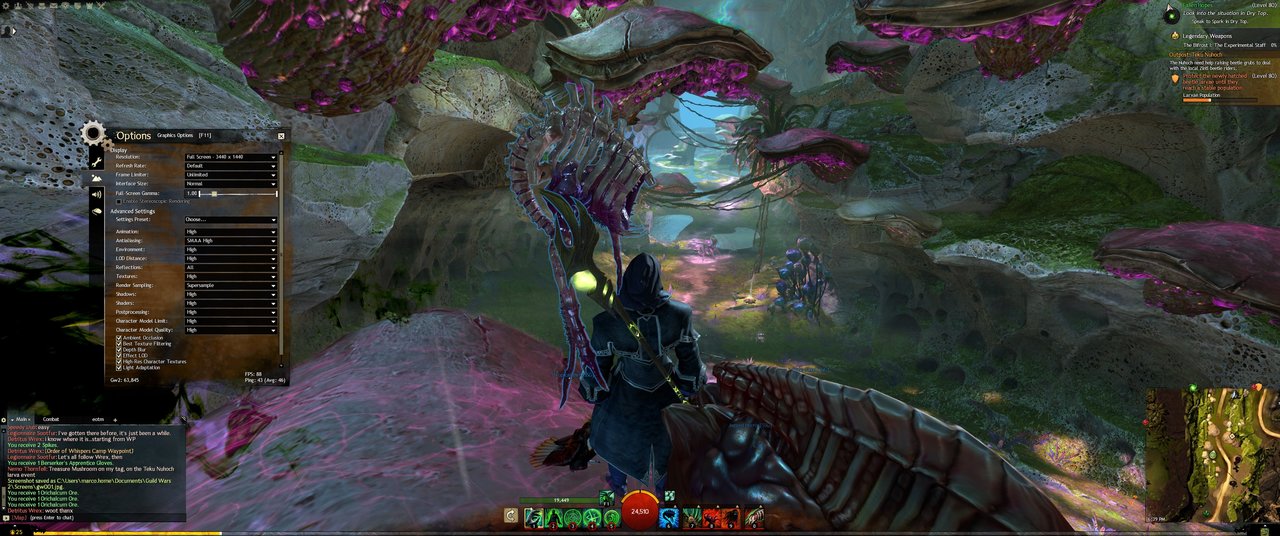Open the Resolution dropdown
The width and height of the screenshot is (1280, 536).
point(230,157)
